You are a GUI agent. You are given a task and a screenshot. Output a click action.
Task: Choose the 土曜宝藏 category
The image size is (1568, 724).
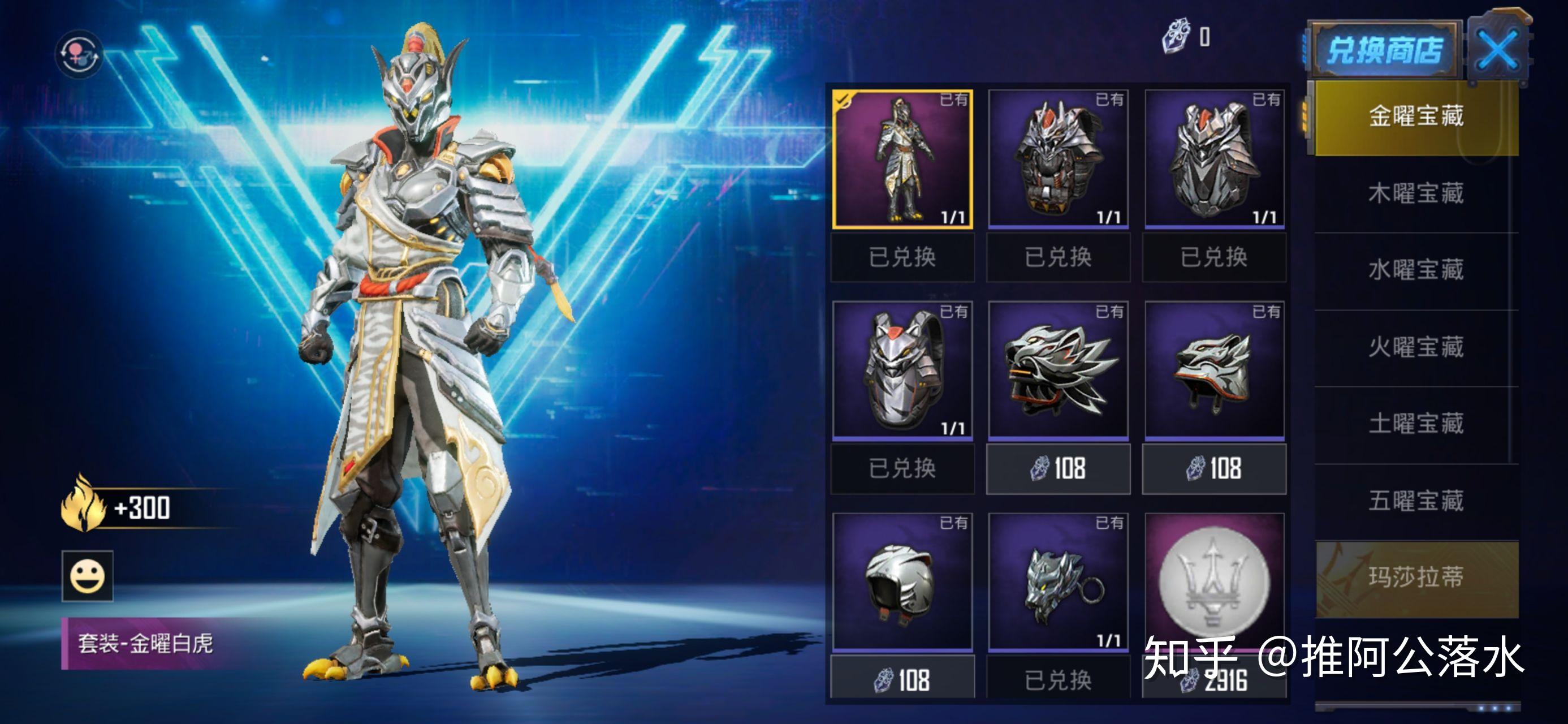point(1416,424)
